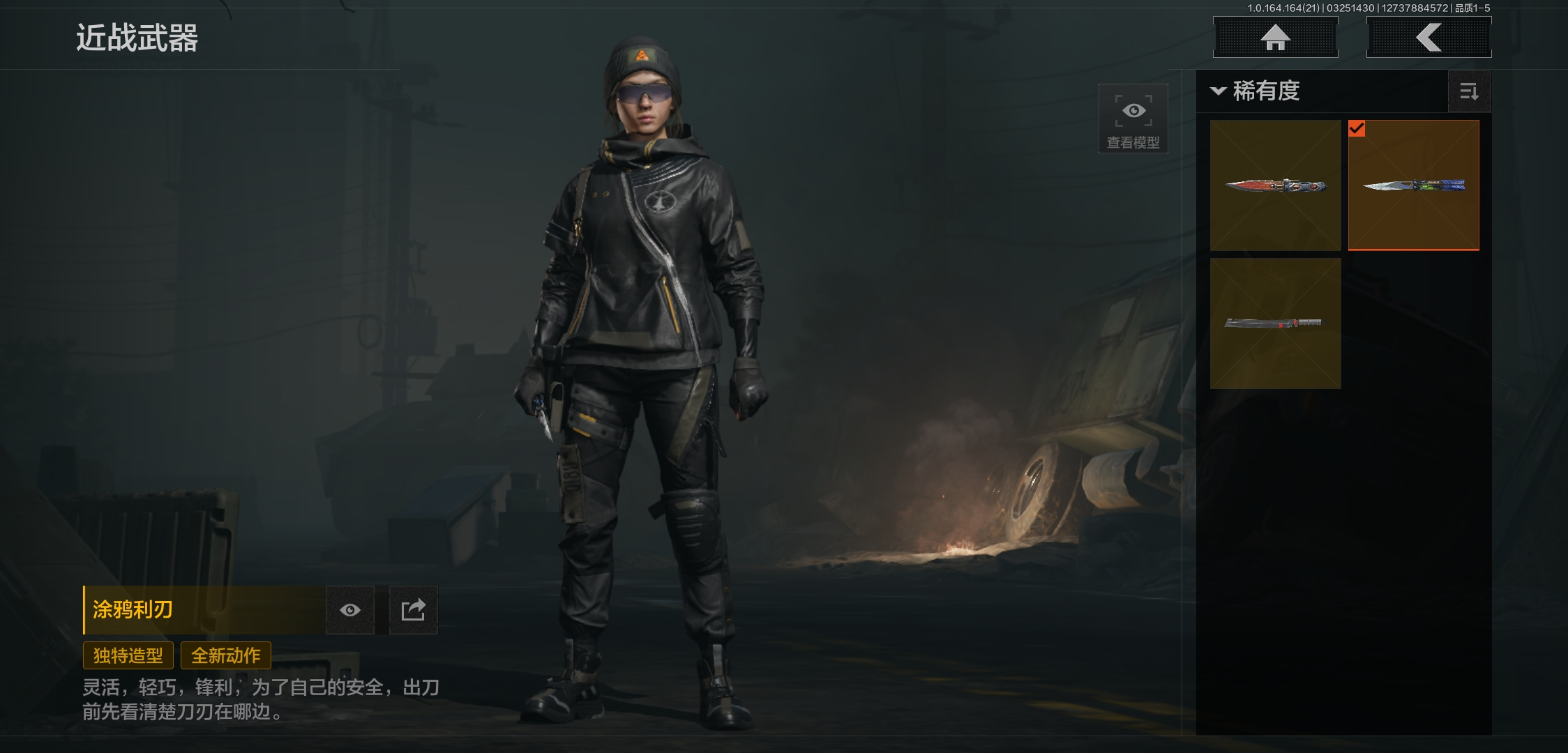This screenshot has width=1568, height=753.
Task: Return to the home screen
Action: (1275, 37)
